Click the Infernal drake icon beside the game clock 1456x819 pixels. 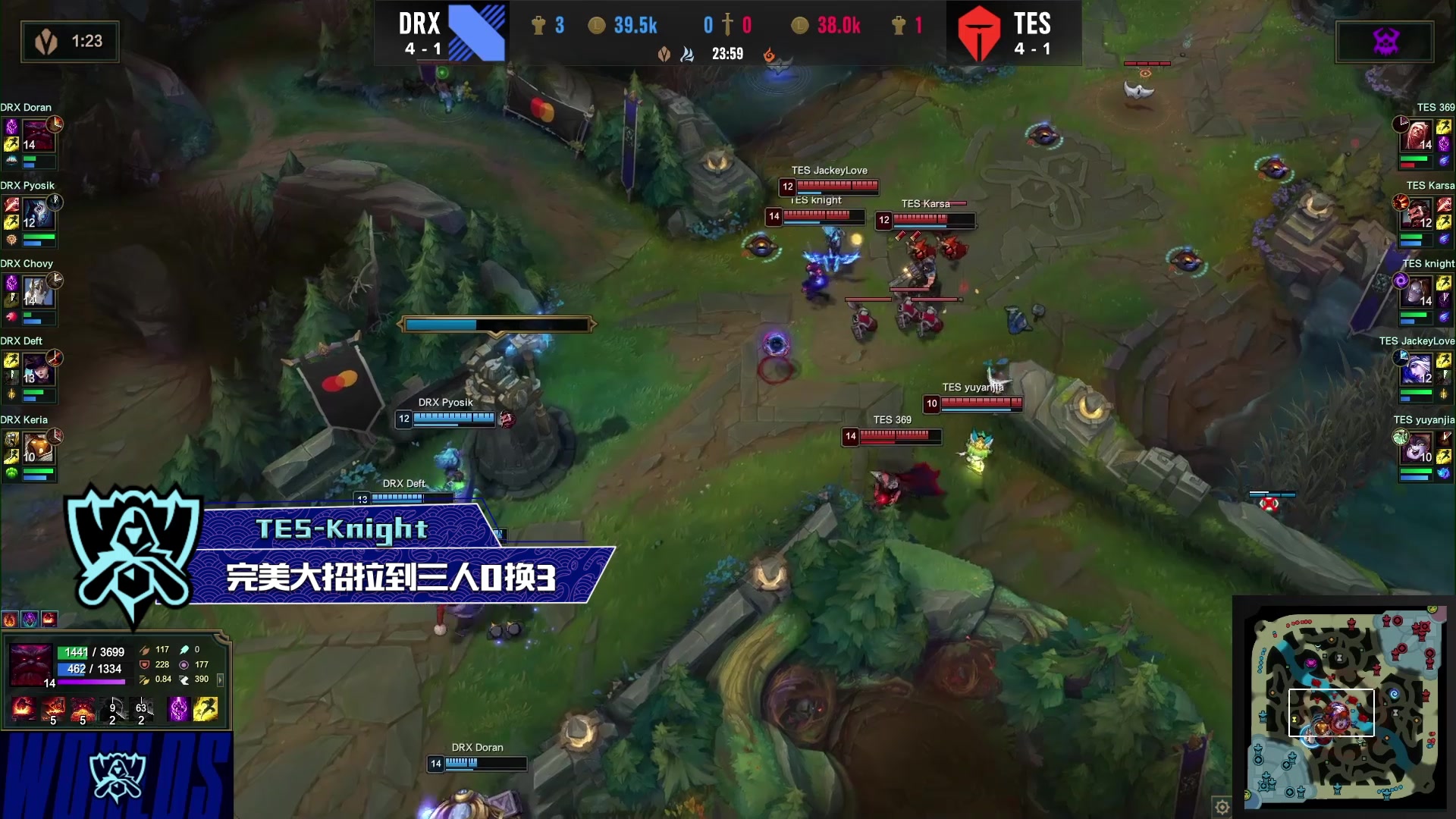coord(770,55)
